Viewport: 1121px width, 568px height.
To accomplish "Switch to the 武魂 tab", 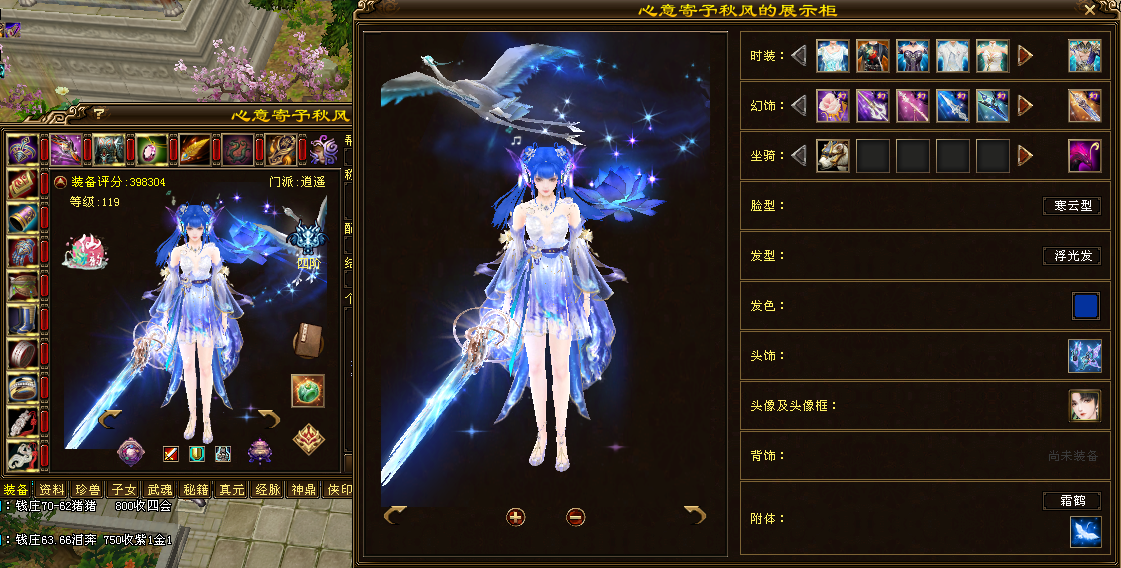I will pos(160,490).
